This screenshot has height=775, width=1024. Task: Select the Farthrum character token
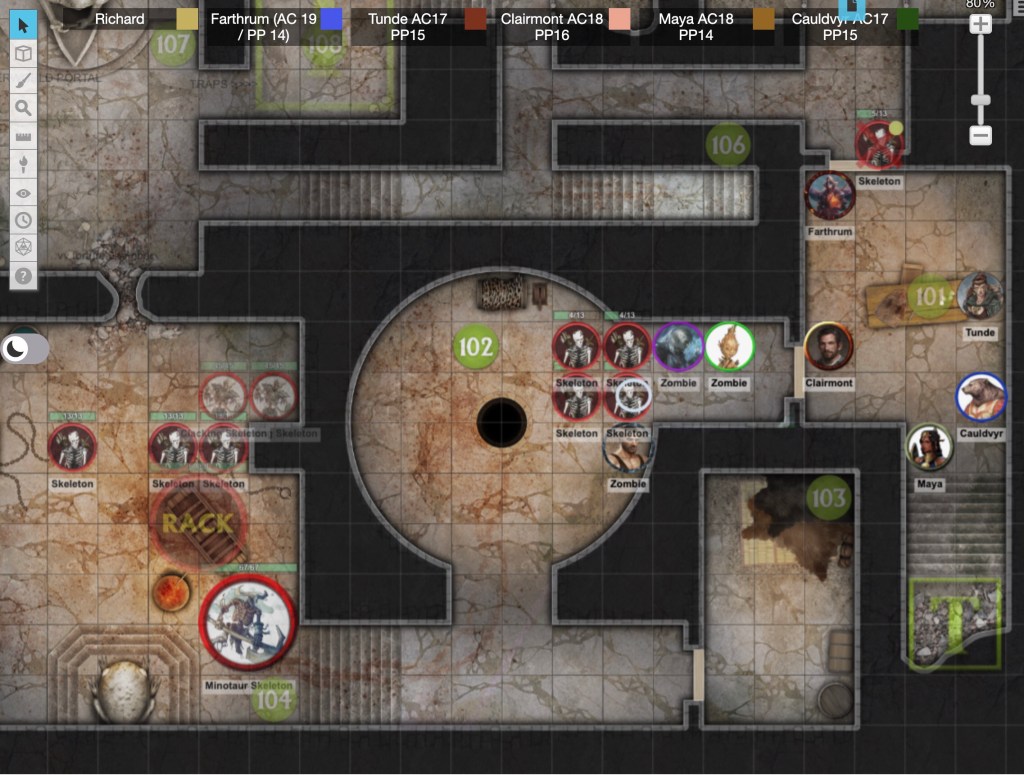(830, 196)
